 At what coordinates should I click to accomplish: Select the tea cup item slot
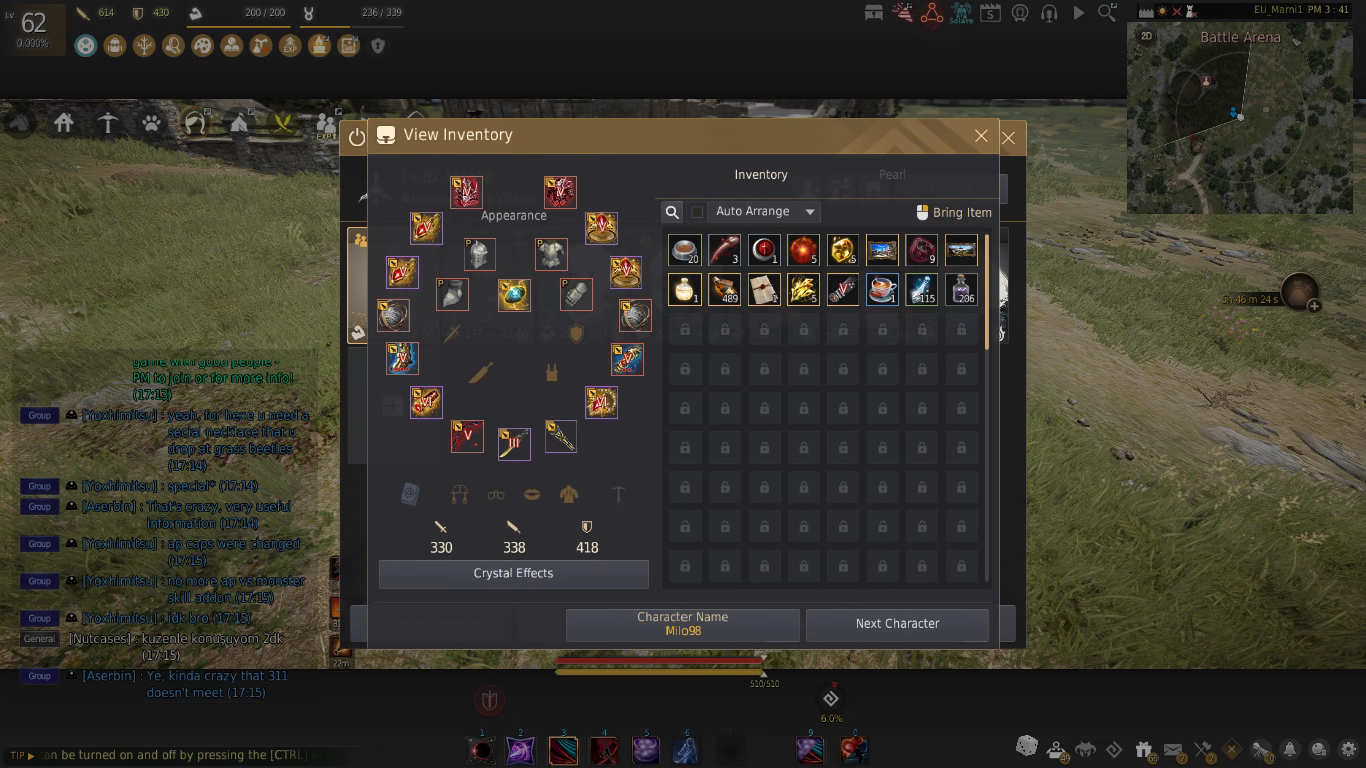882,290
